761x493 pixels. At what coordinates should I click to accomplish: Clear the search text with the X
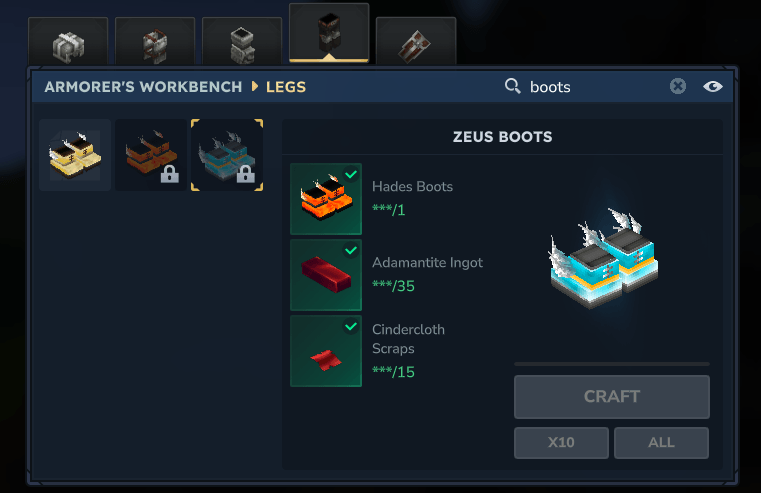click(x=678, y=87)
